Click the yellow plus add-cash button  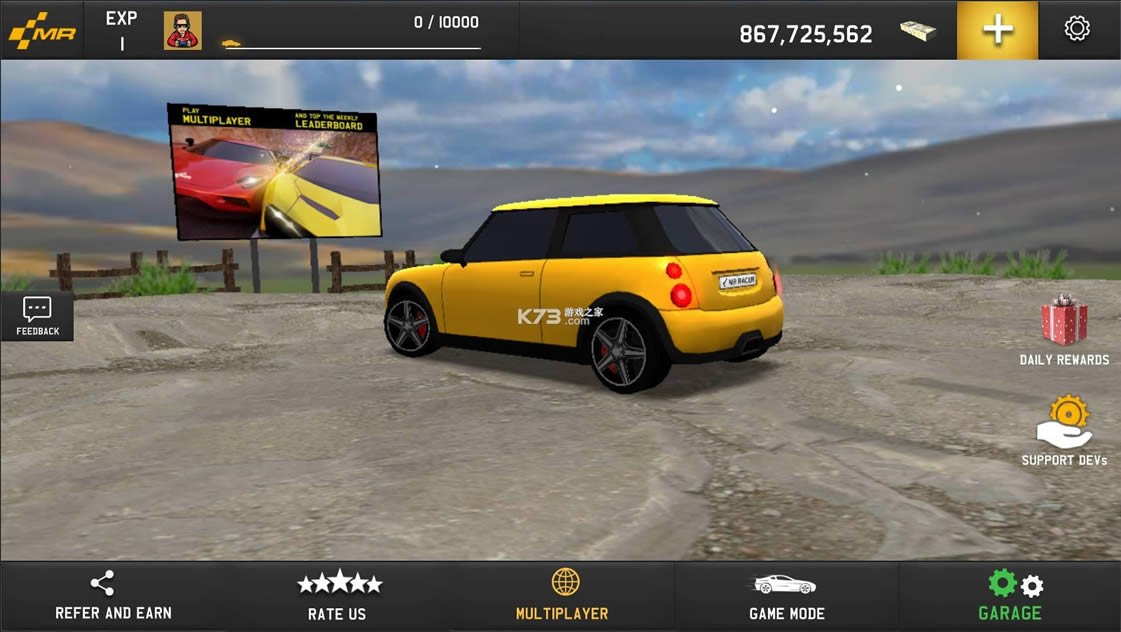997,30
